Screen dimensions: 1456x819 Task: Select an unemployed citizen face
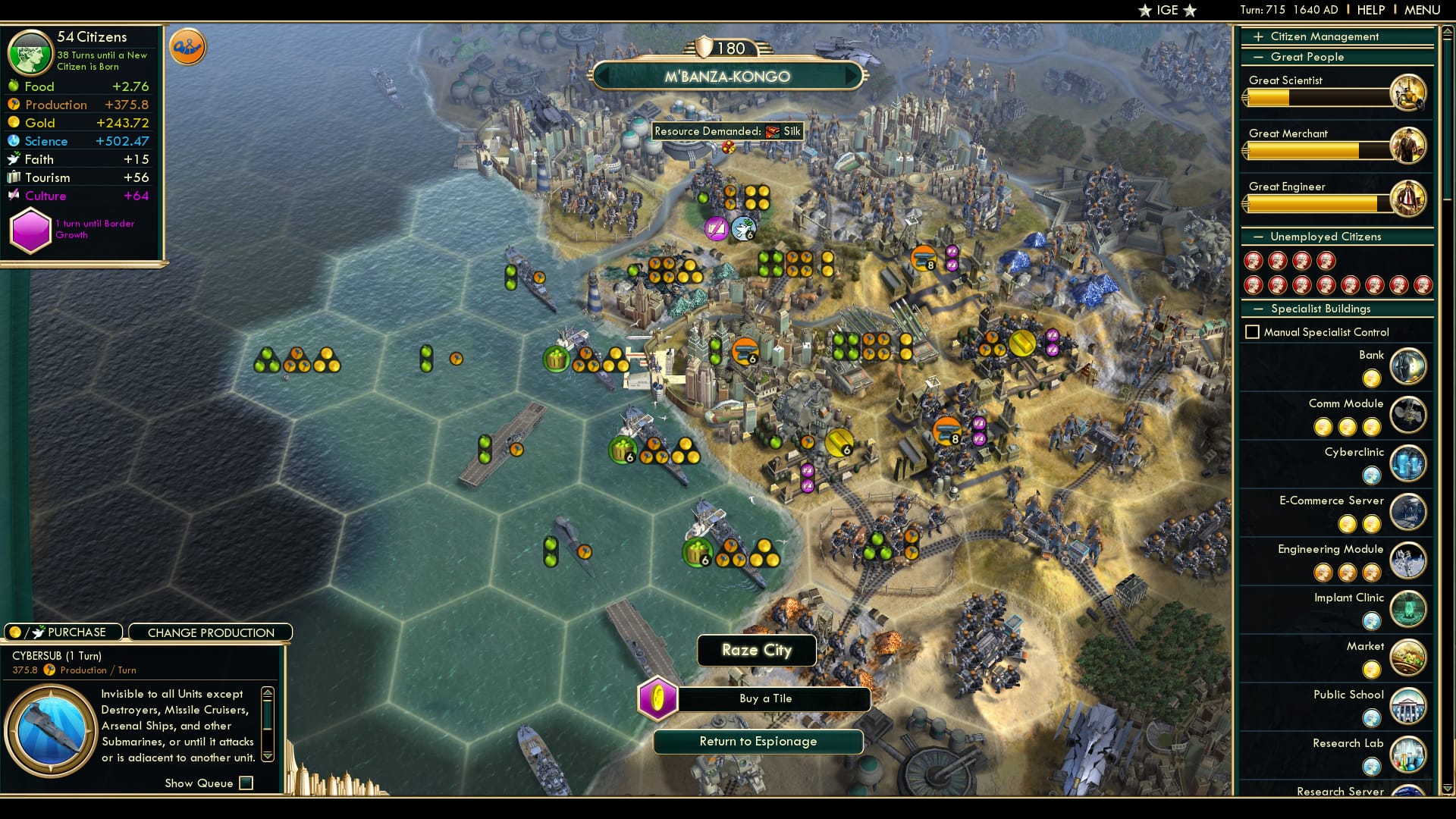click(x=1254, y=260)
